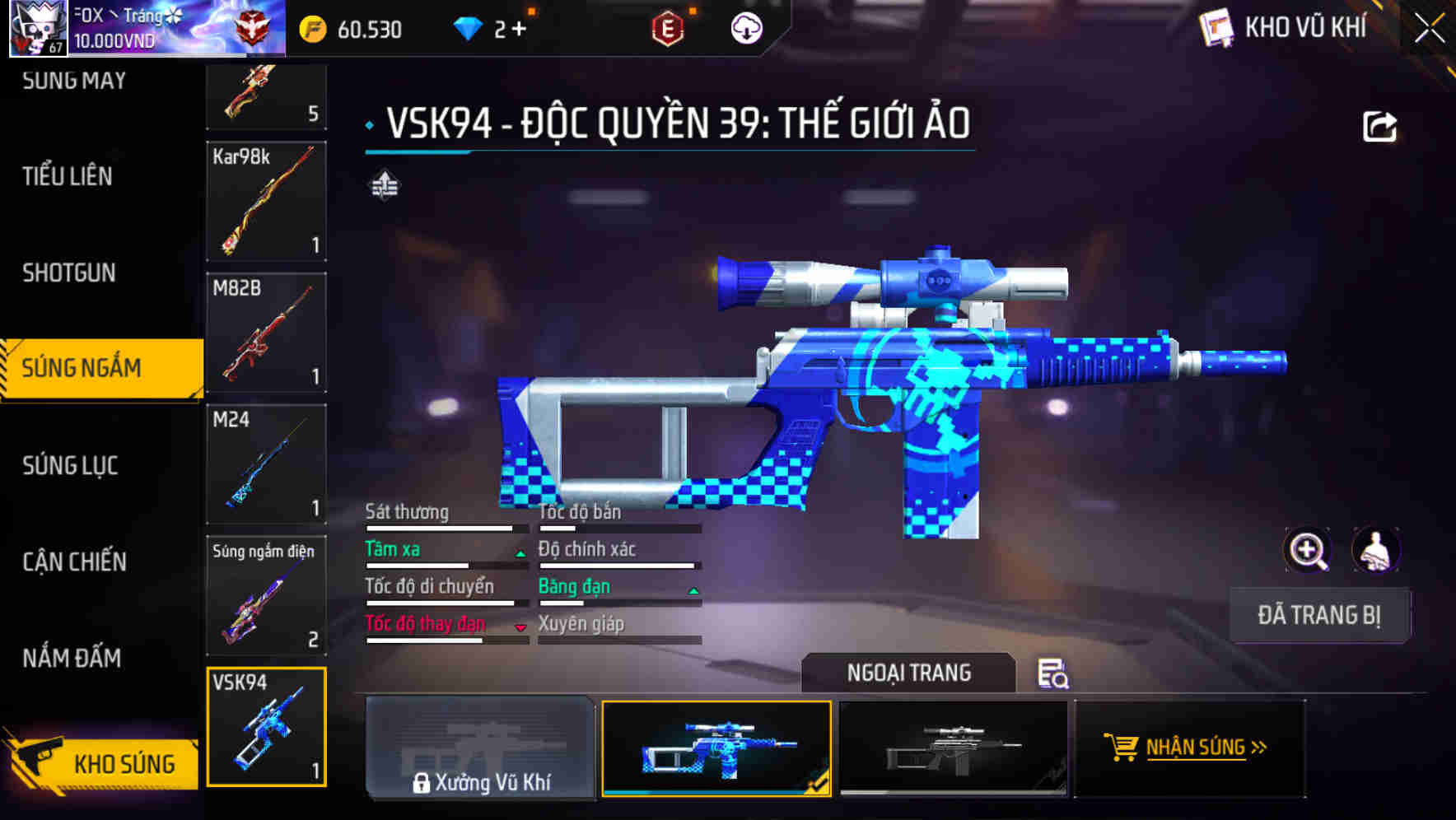Switch to the NẮM ĐẤM category

pyautogui.click(x=70, y=658)
